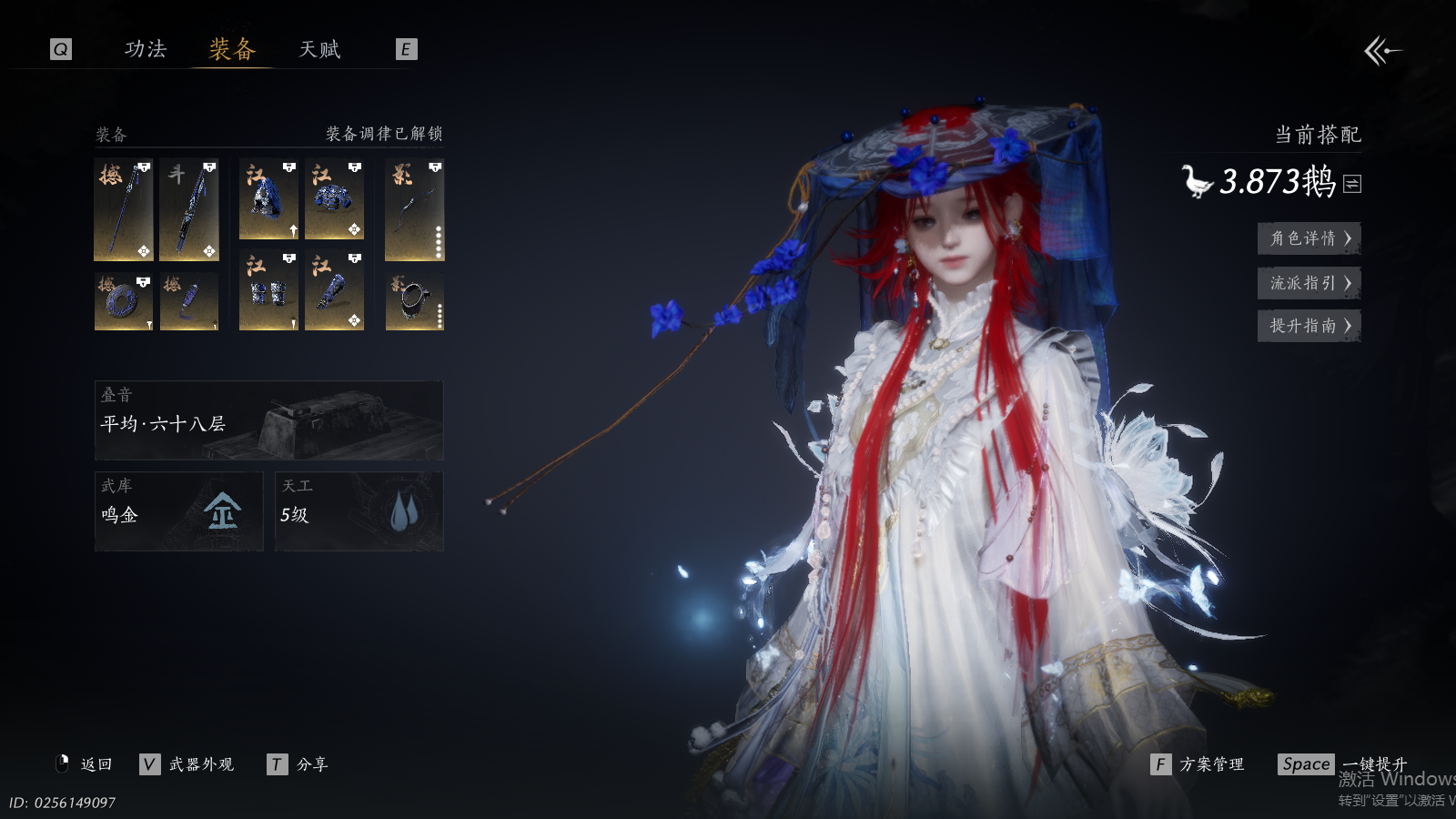
Task: Open the 叠音 panel
Action: click(x=268, y=420)
